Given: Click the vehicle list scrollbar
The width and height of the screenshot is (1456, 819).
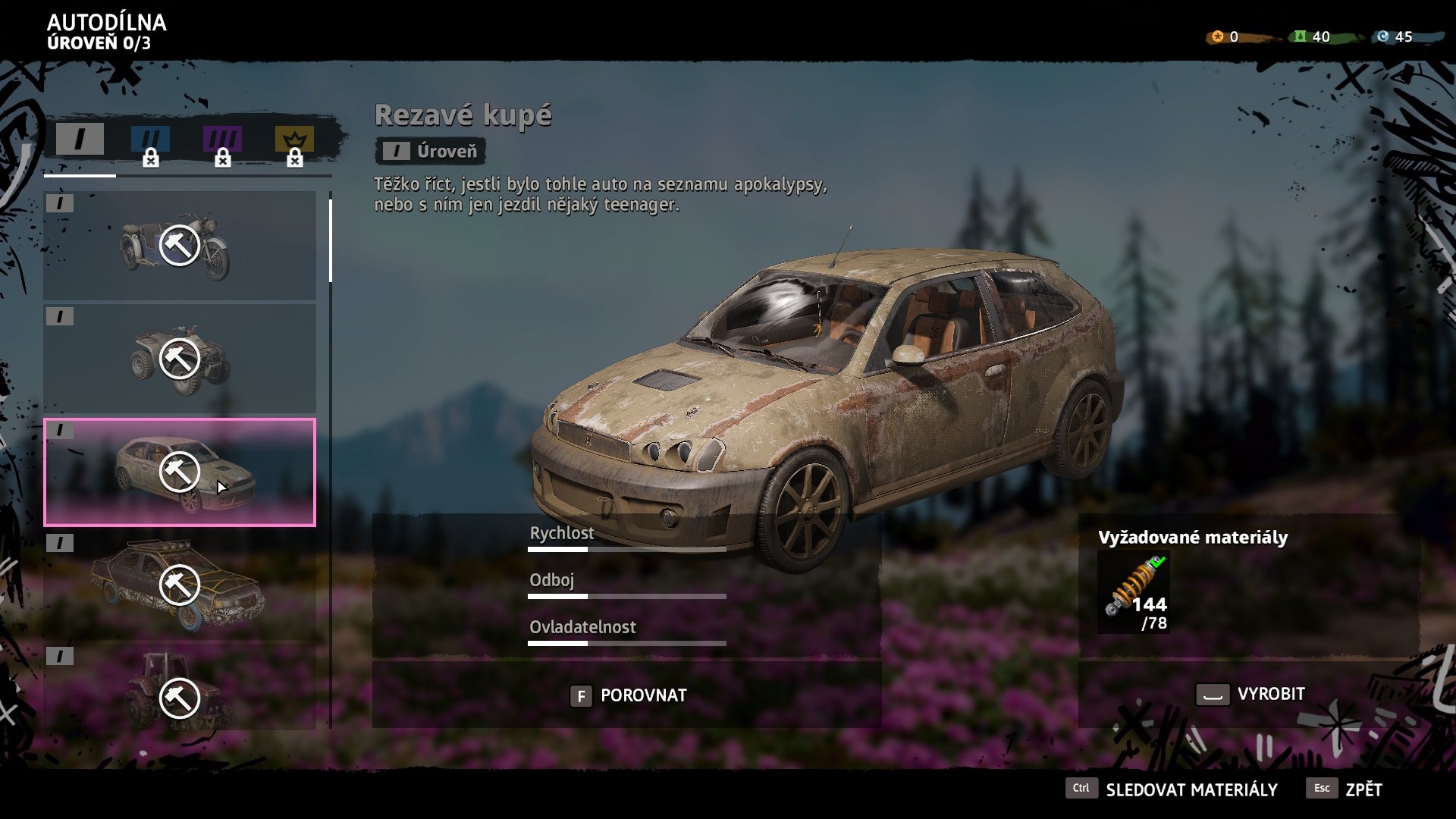Looking at the screenshot, I should 331,241.
